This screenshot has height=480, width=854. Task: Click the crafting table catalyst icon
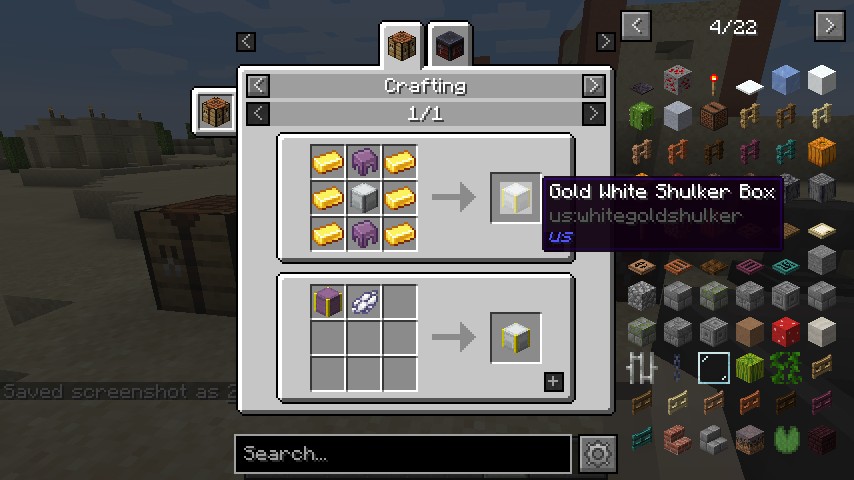(215, 110)
